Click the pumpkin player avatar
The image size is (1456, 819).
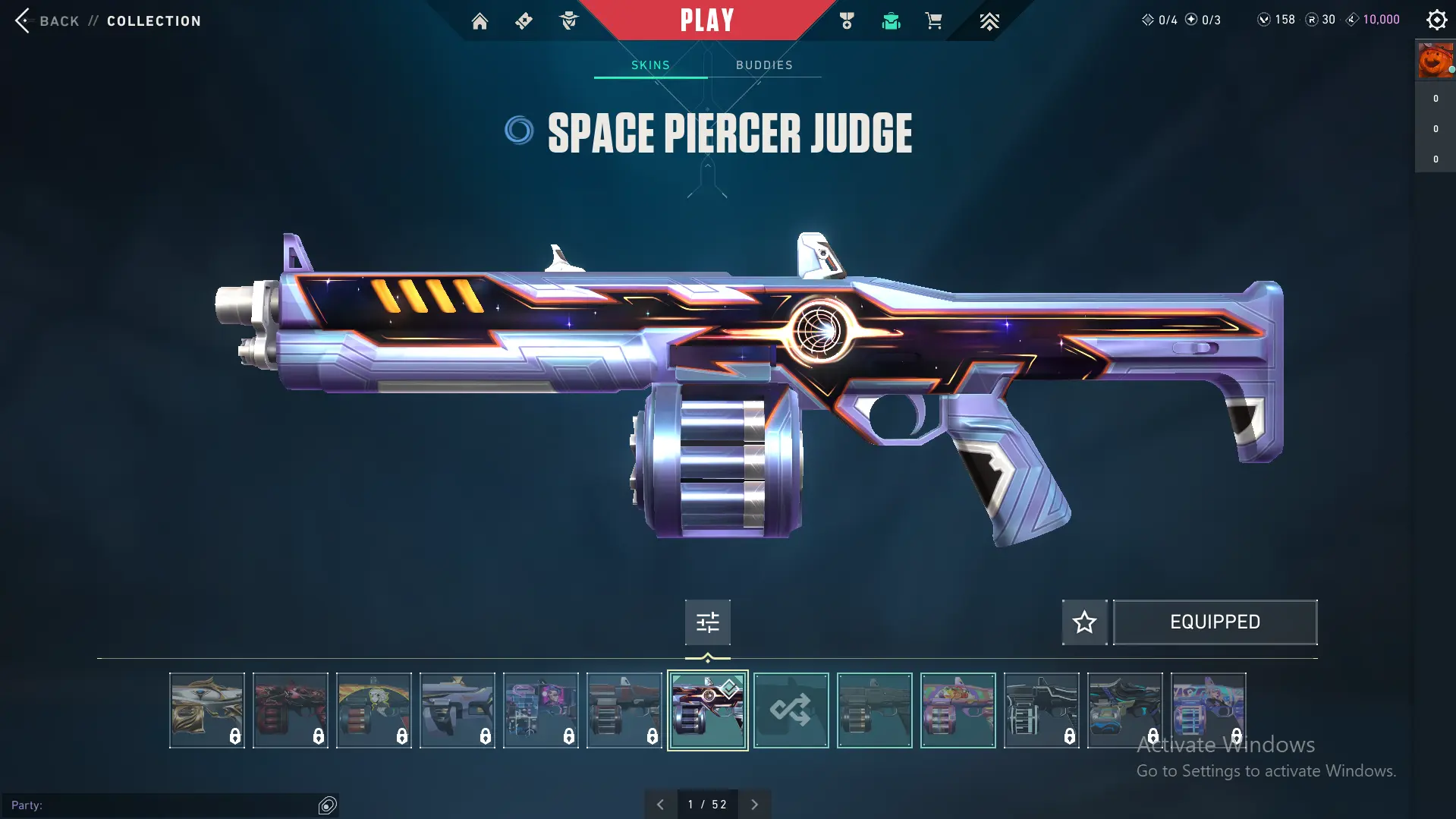tap(1435, 61)
